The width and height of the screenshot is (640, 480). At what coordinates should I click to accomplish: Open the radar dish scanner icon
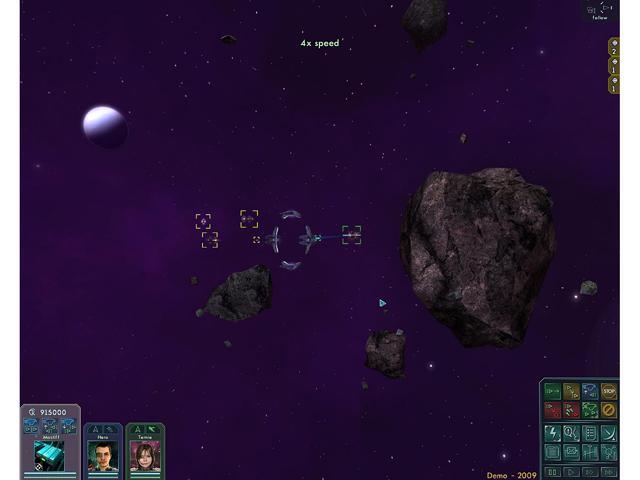point(609,432)
